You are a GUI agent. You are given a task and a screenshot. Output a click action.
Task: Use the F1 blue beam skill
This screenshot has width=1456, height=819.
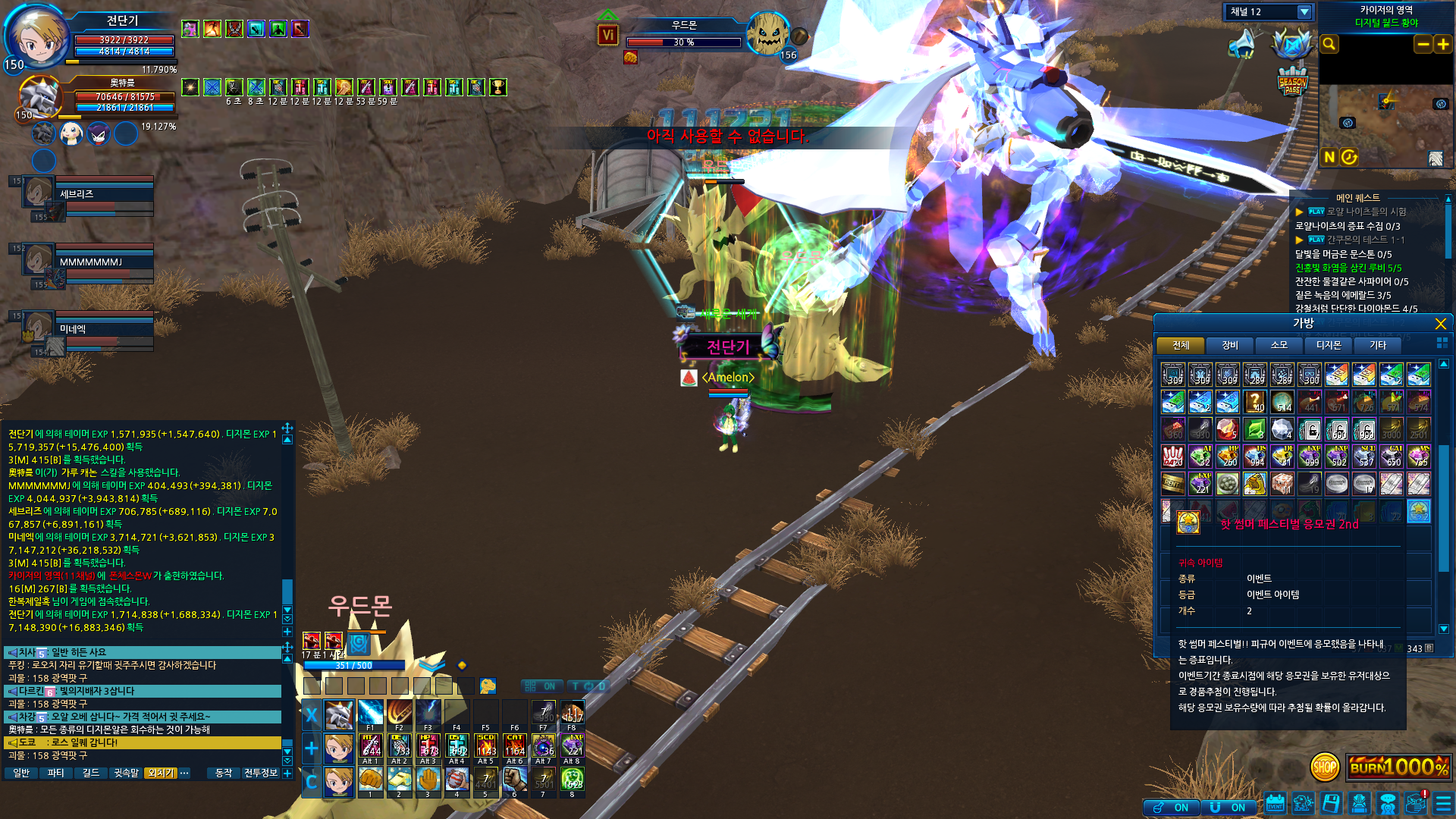click(370, 714)
